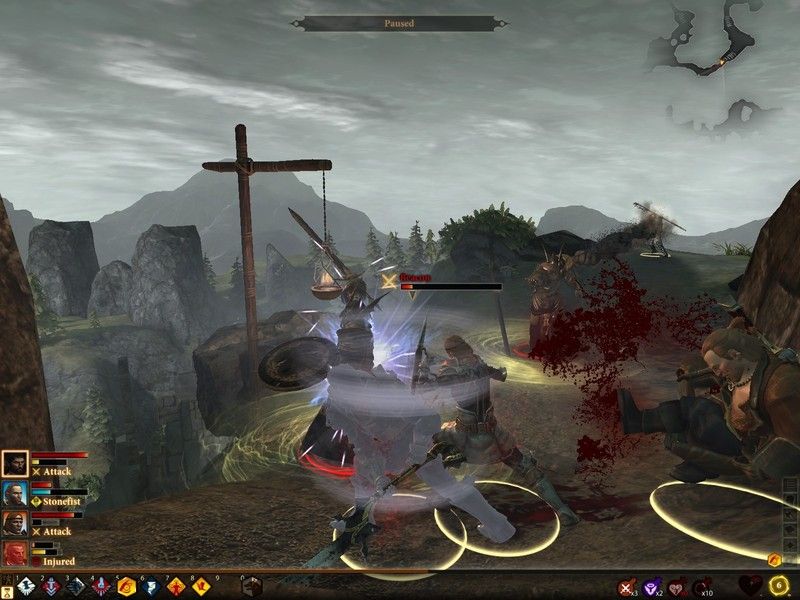Activate the ability in quickbar slot 1

point(23,586)
